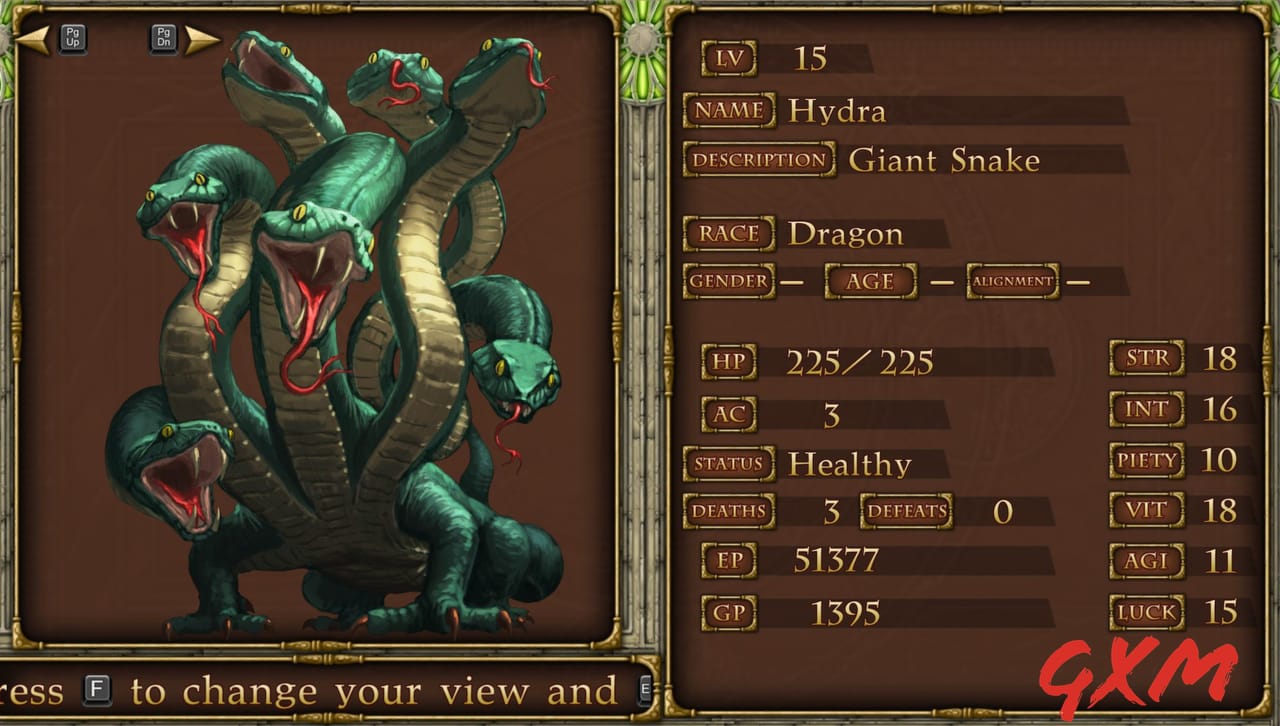
Task: Open the ALIGNMENT field
Action: (1012, 282)
